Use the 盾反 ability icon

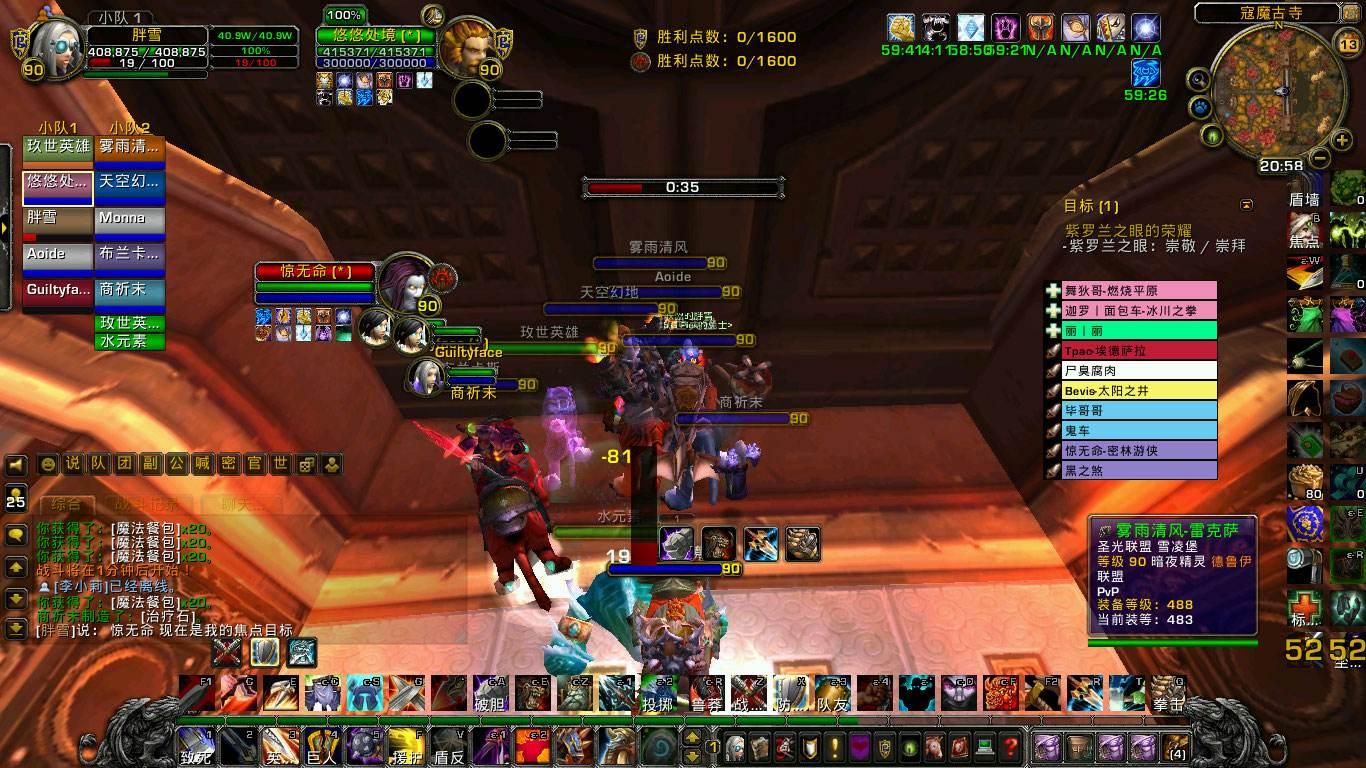click(446, 748)
